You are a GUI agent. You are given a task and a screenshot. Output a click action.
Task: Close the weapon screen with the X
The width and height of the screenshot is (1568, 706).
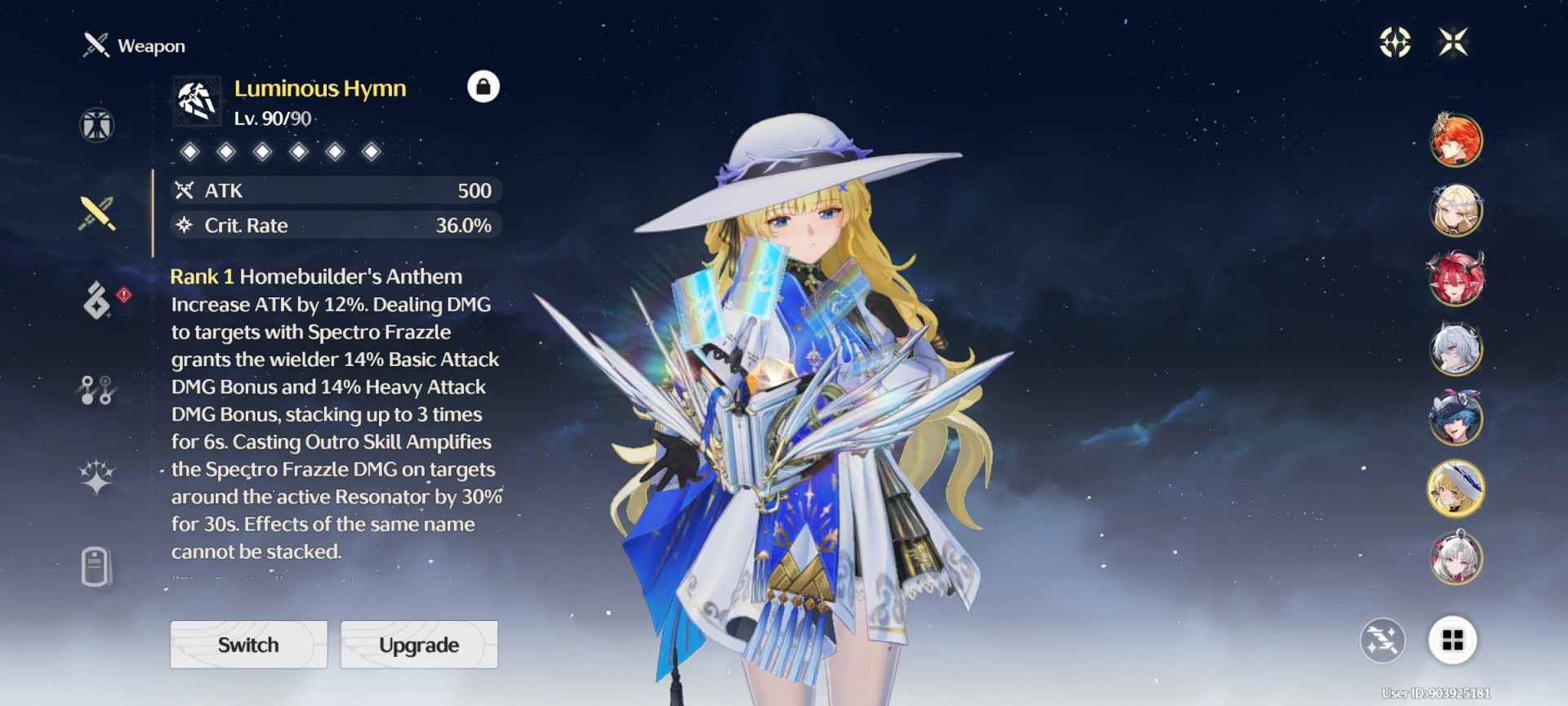1454,42
